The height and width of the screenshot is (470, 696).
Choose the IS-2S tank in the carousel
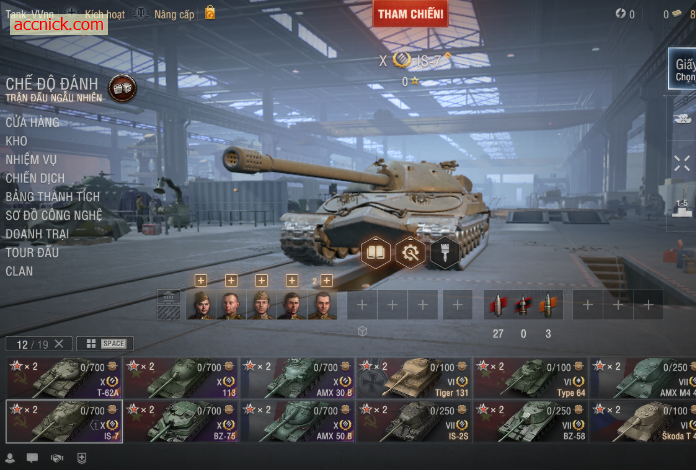click(413, 421)
